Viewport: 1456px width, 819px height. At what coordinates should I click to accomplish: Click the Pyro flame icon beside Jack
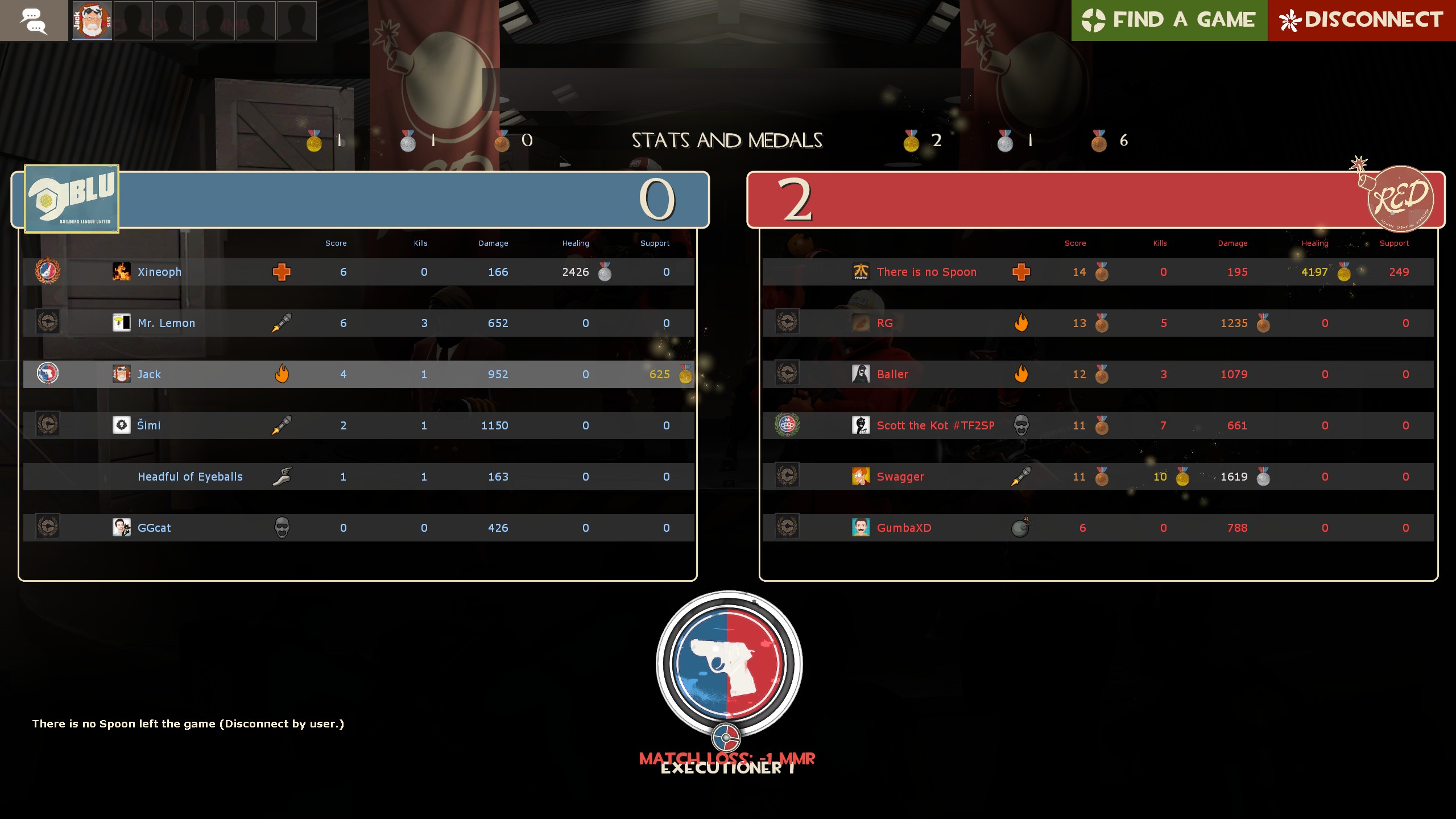coord(283,374)
